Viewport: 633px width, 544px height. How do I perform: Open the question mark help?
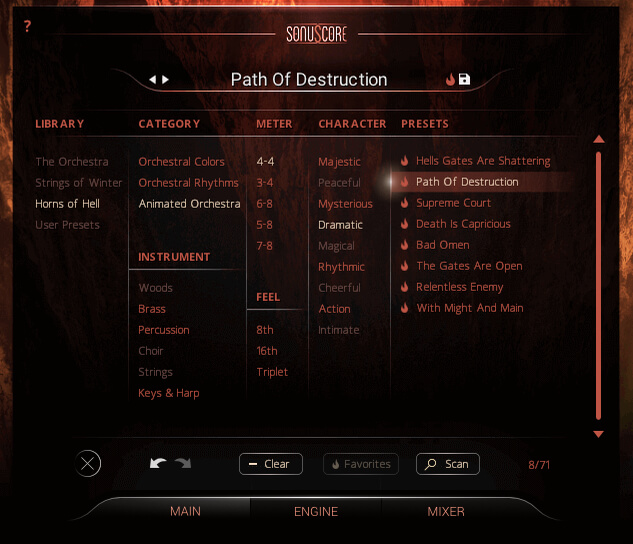coord(27,27)
